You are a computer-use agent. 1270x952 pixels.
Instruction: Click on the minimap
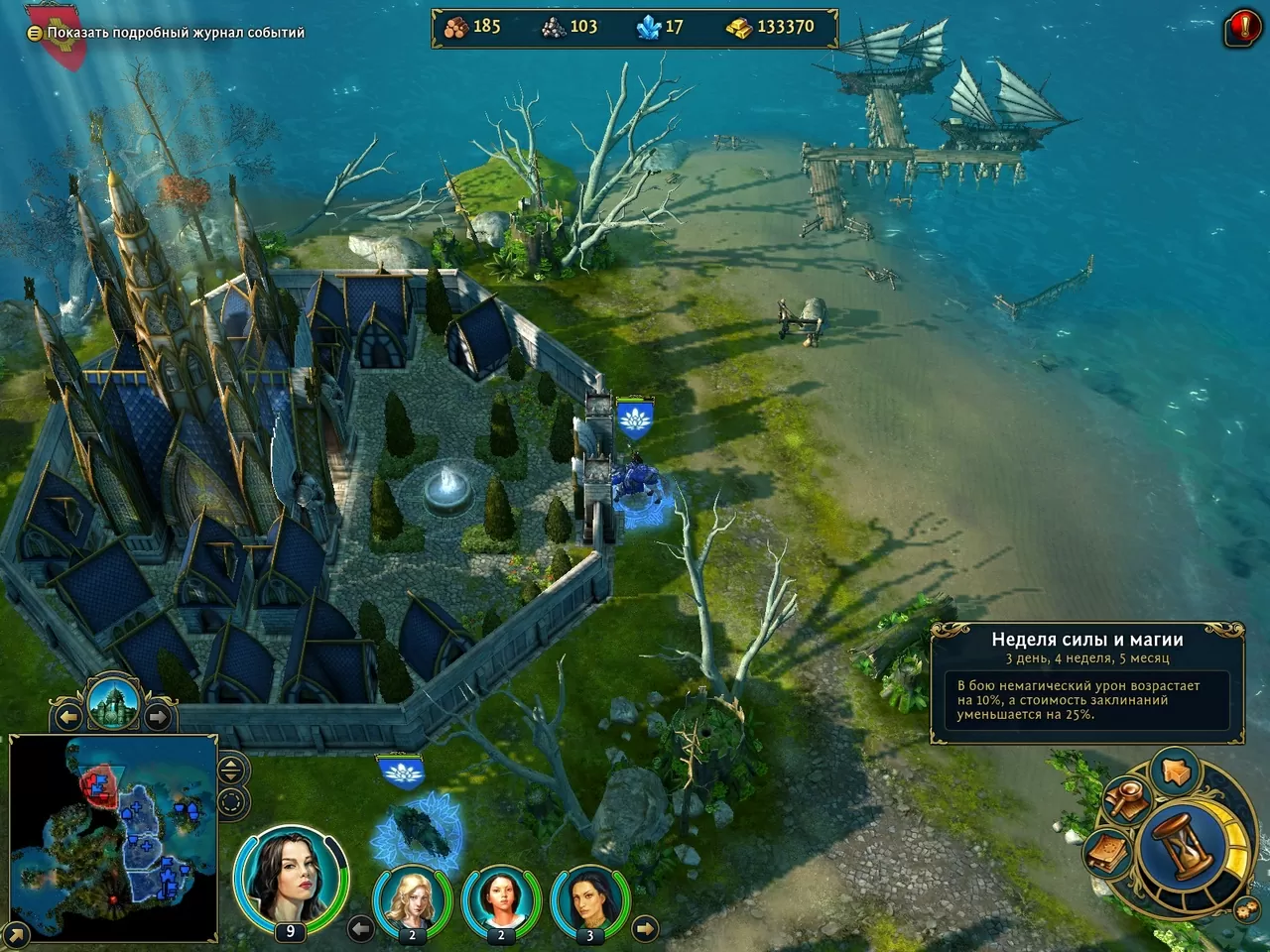click(x=113, y=838)
